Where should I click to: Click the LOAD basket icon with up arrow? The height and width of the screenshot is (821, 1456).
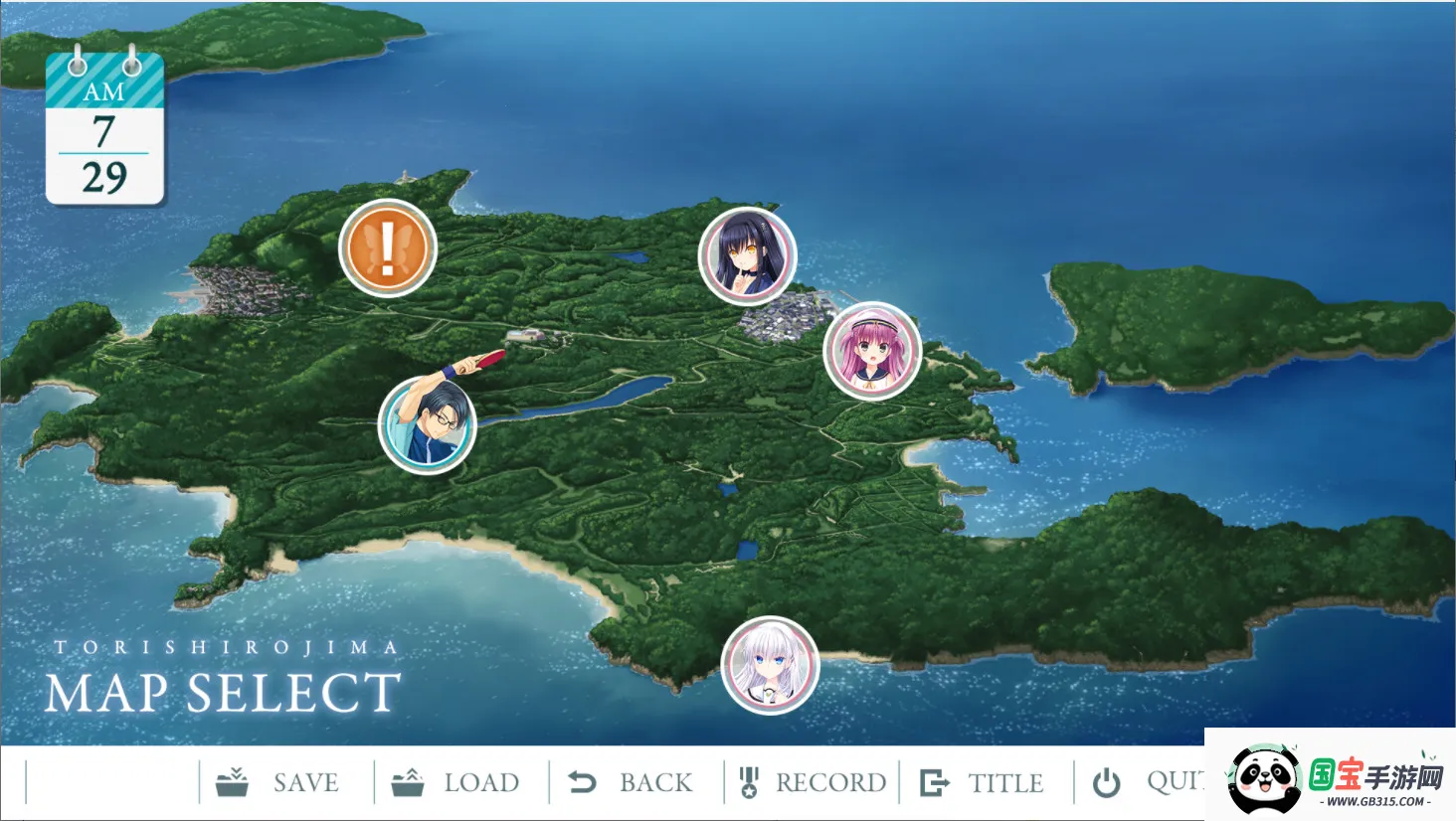point(410,781)
